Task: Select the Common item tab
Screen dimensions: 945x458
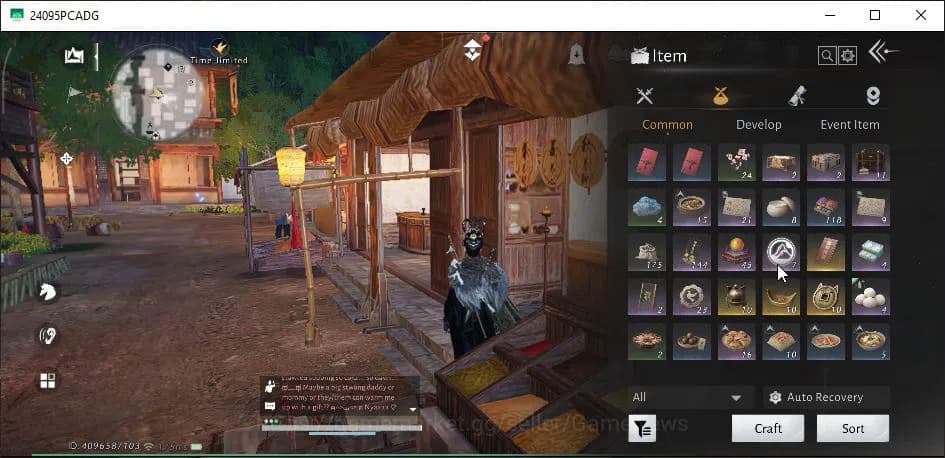Action: (x=667, y=125)
